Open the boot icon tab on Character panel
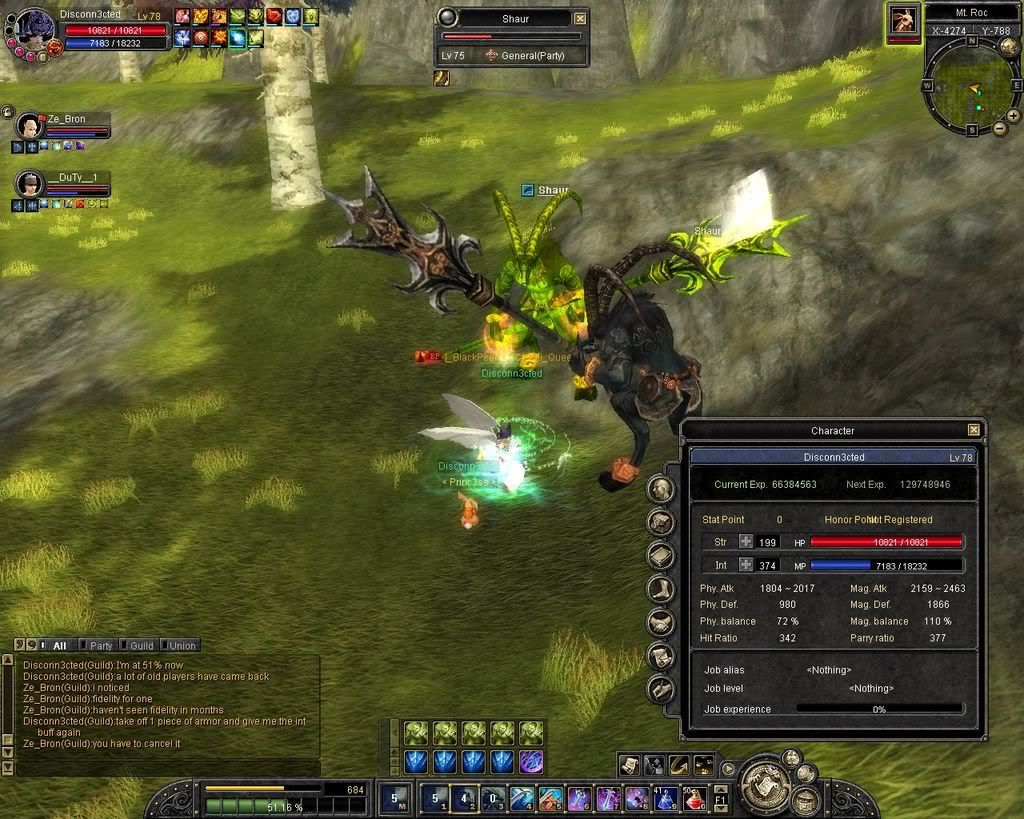This screenshot has width=1024, height=819. coord(660,589)
